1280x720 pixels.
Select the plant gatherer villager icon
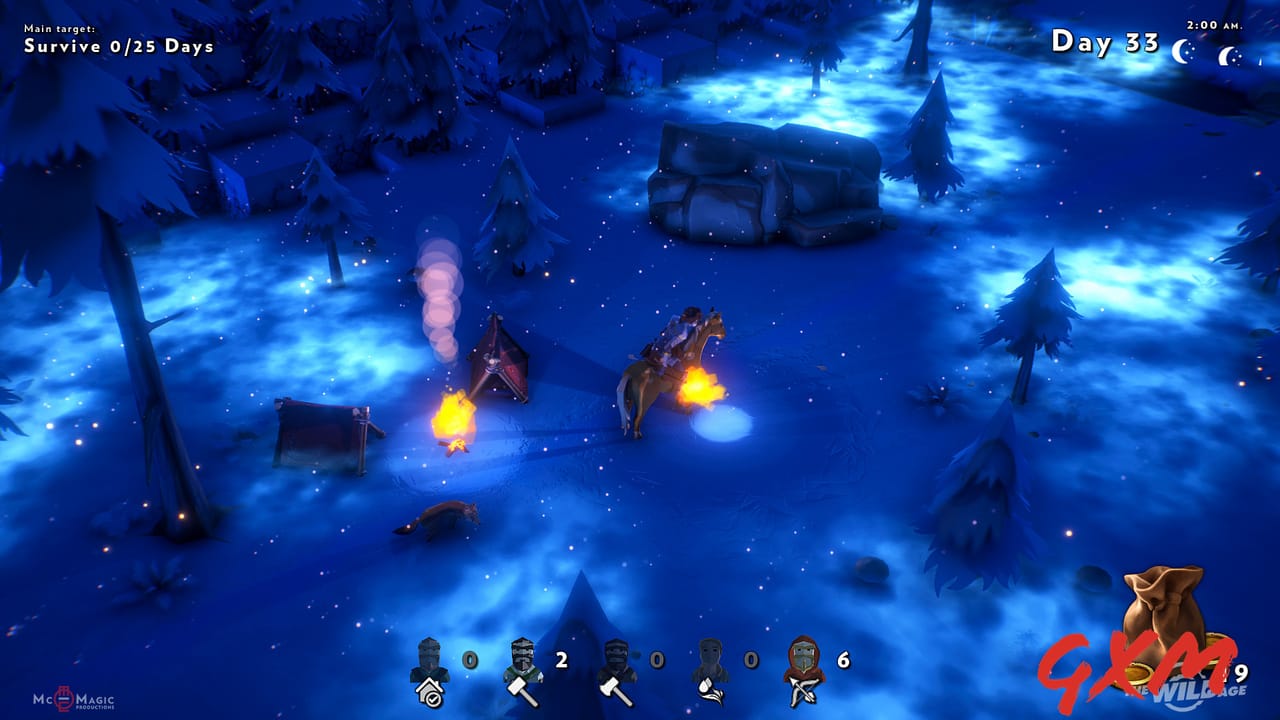(712, 660)
